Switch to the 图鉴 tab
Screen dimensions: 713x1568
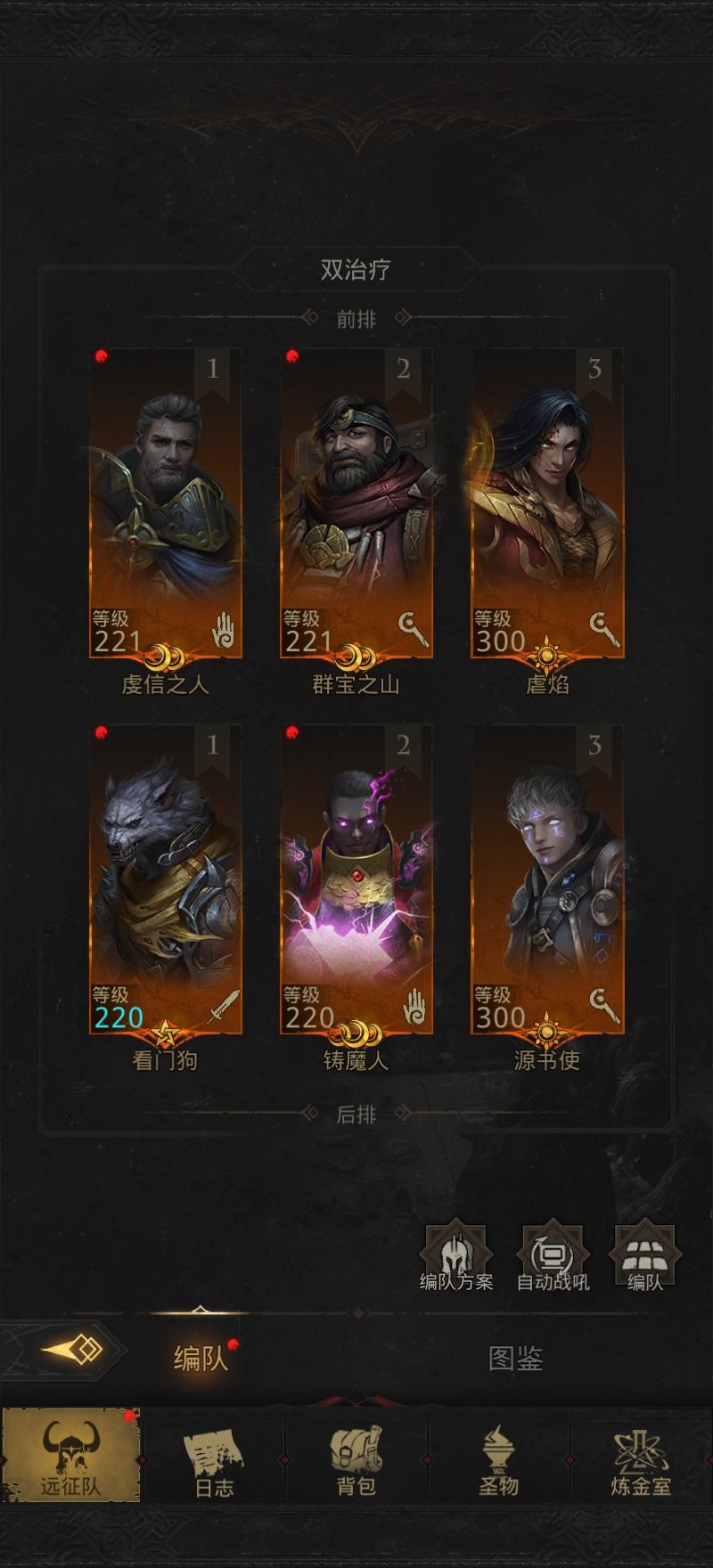pos(515,1358)
